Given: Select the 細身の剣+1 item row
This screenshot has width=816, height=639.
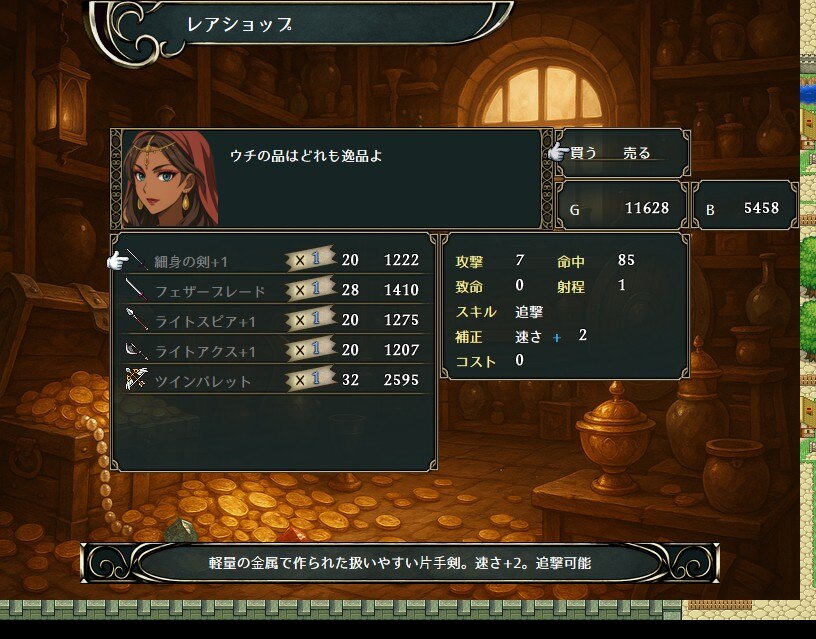Looking at the screenshot, I should point(191,261).
